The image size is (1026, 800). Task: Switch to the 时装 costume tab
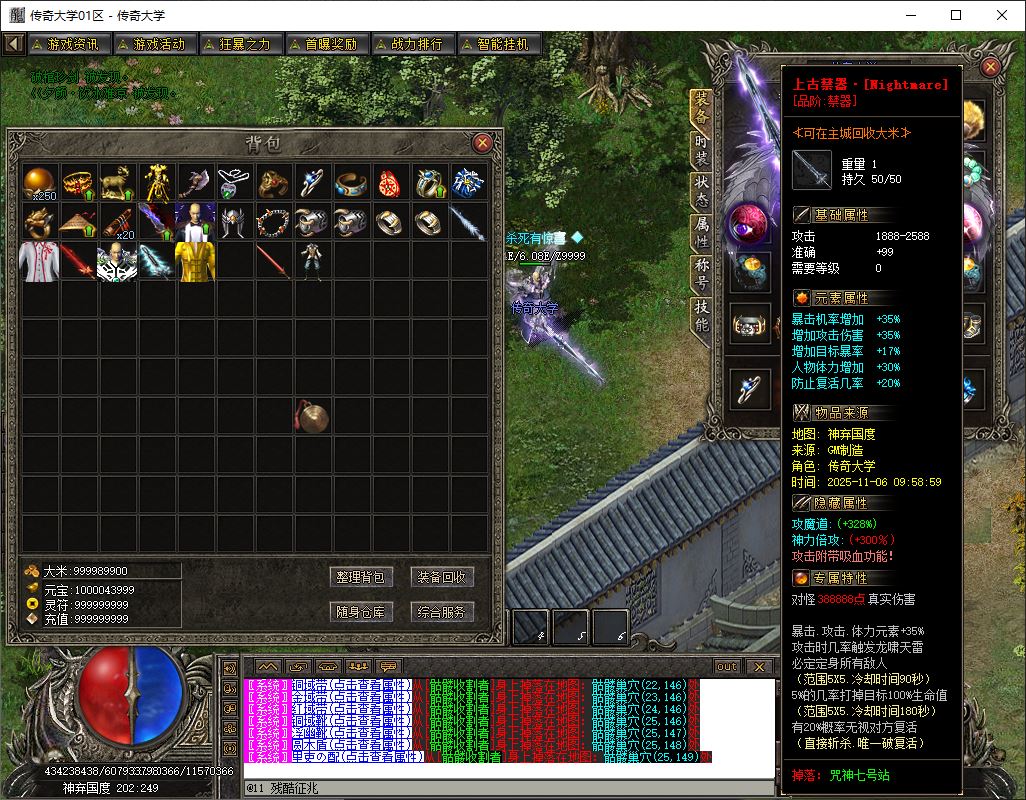pyautogui.click(x=702, y=151)
